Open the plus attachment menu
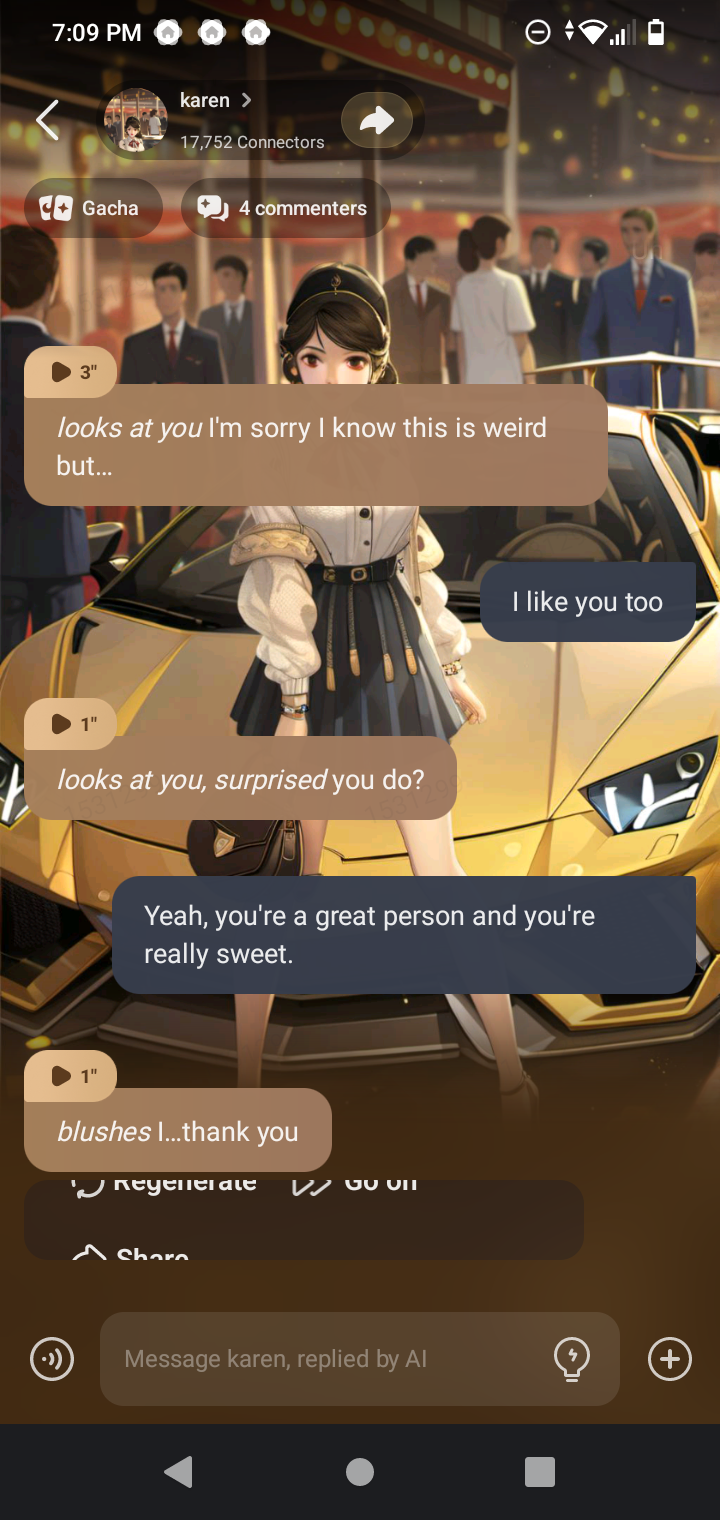The height and width of the screenshot is (1520, 720). click(x=669, y=1359)
